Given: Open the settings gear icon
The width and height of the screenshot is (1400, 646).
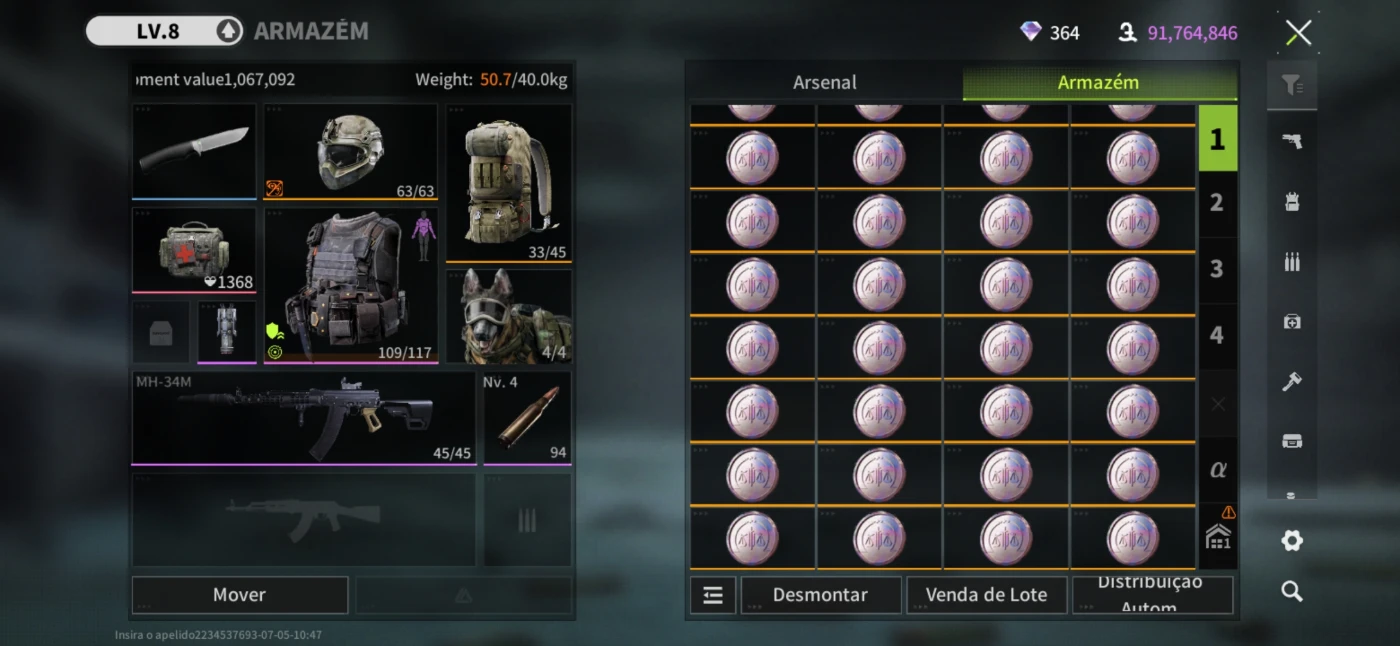Looking at the screenshot, I should coord(1292,541).
